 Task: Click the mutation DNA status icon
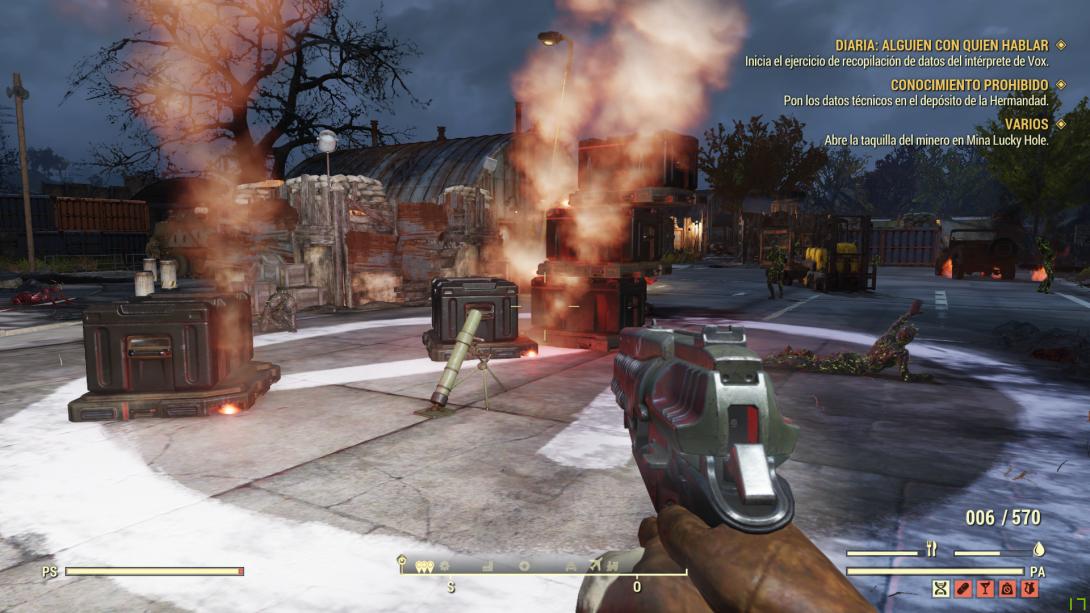tap(940, 589)
